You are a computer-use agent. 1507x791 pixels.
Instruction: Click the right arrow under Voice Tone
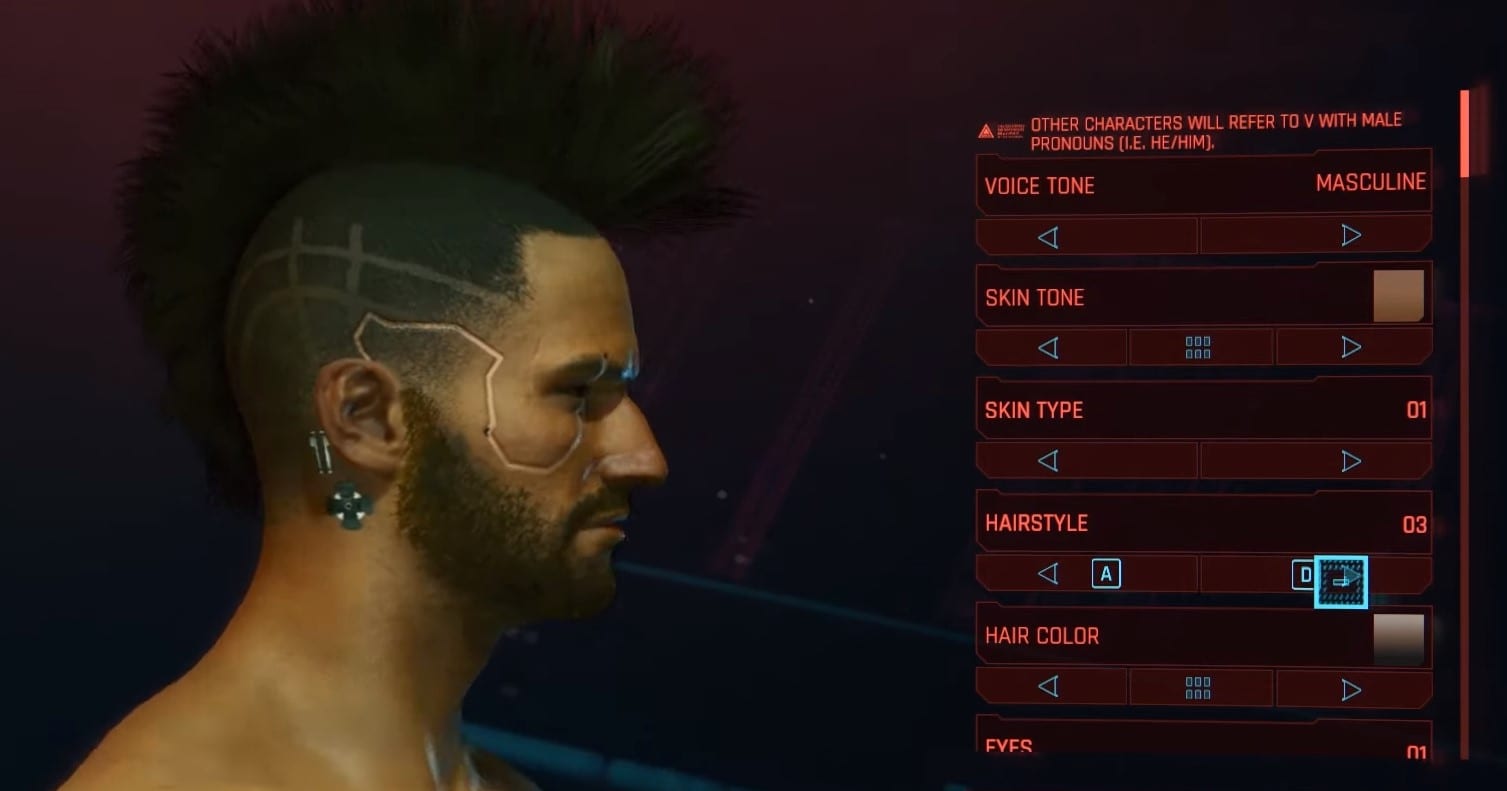click(1352, 234)
